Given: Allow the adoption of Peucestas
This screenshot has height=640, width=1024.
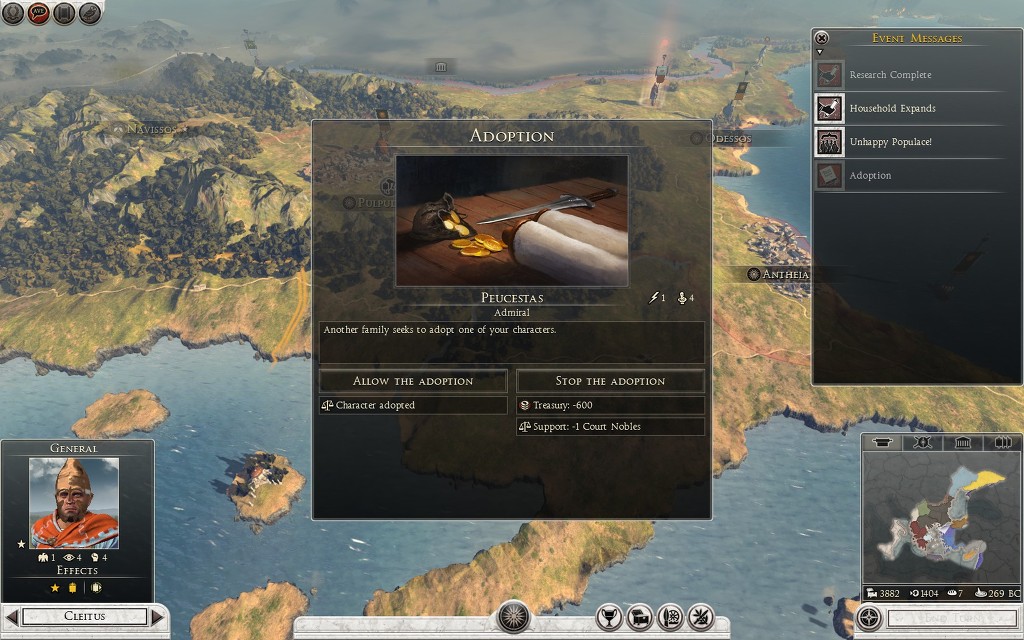Looking at the screenshot, I should [412, 381].
